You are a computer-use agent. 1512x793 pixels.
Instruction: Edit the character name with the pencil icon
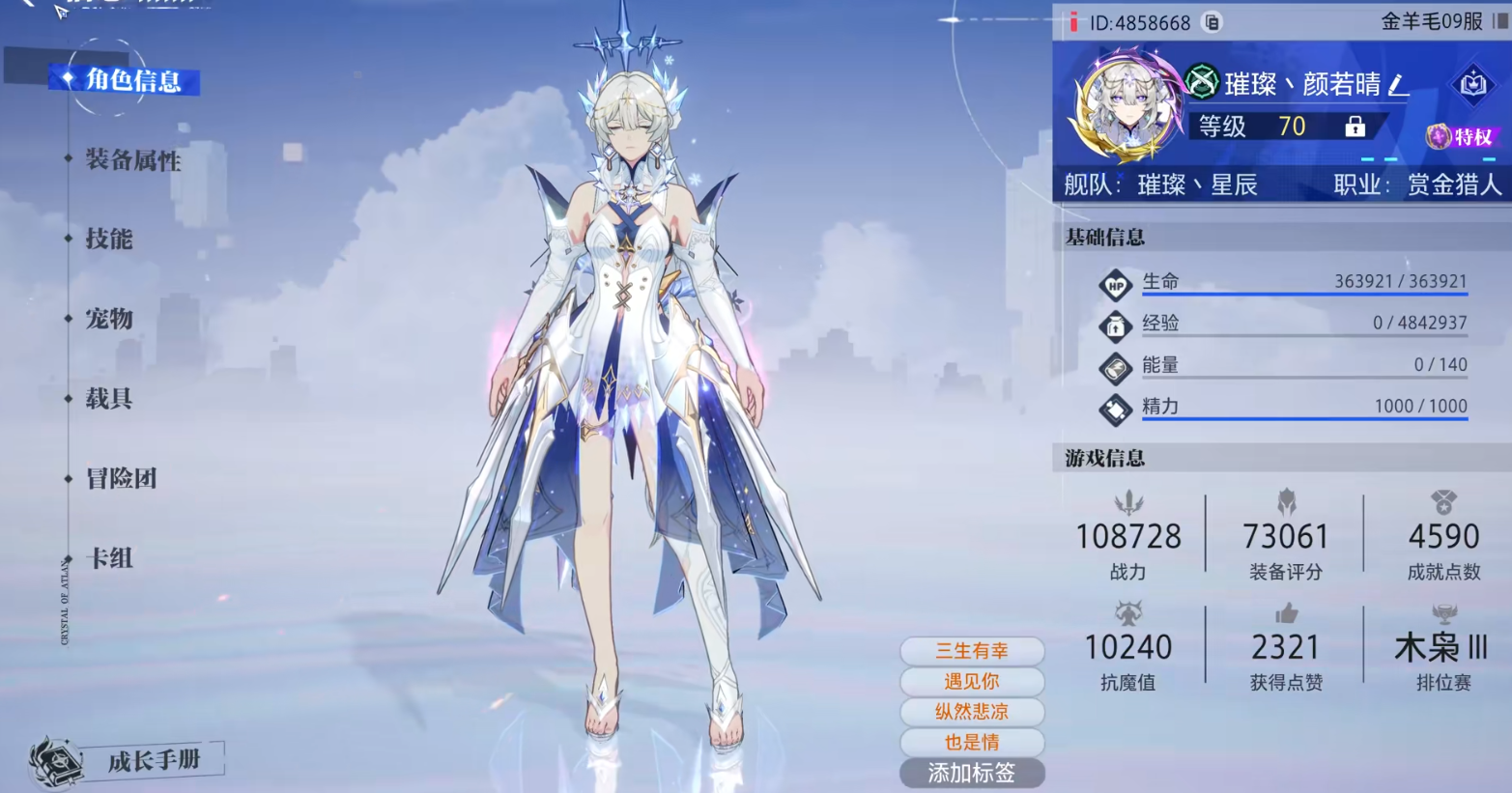click(x=1397, y=85)
